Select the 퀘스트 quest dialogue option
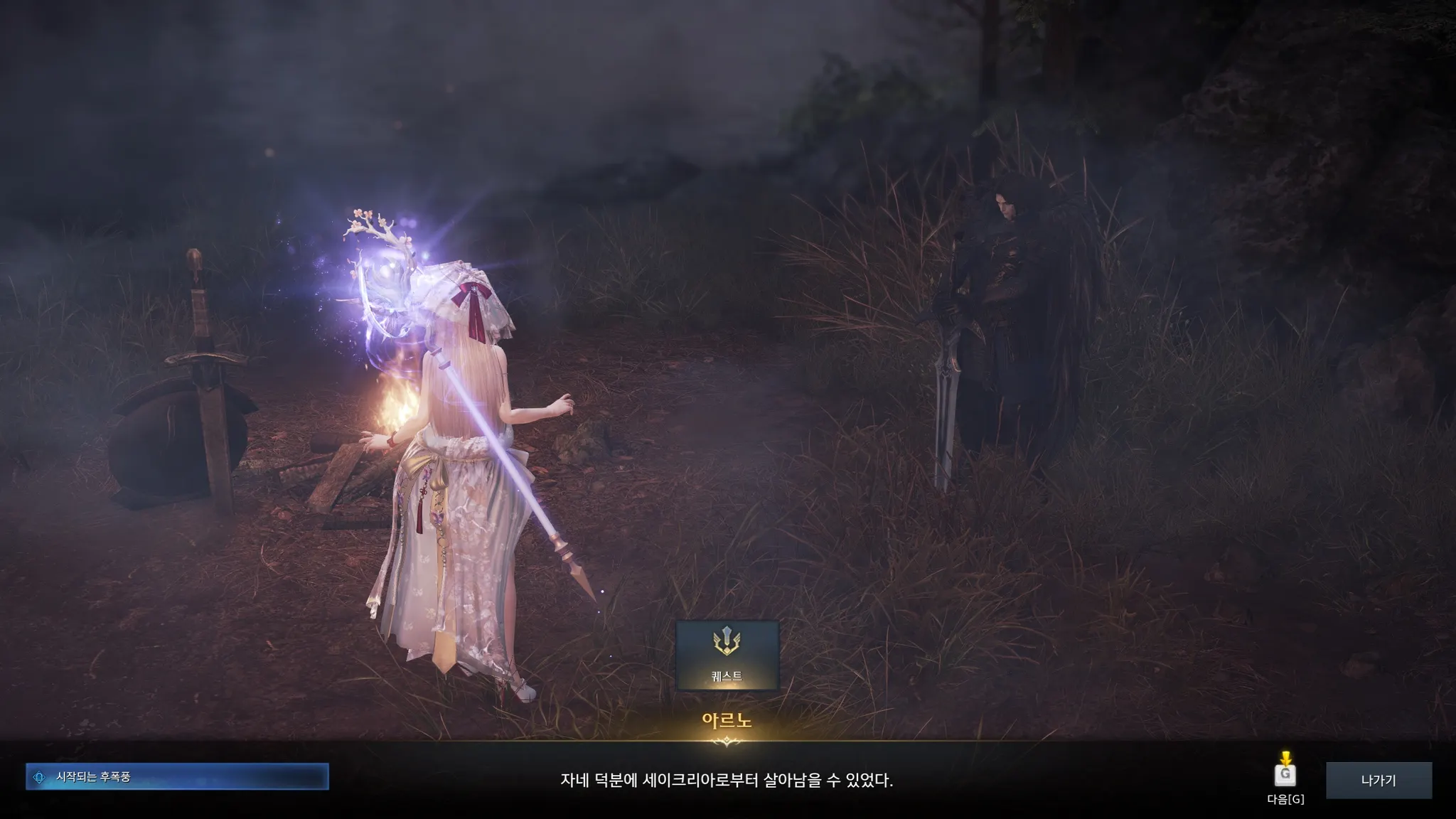 (x=727, y=655)
